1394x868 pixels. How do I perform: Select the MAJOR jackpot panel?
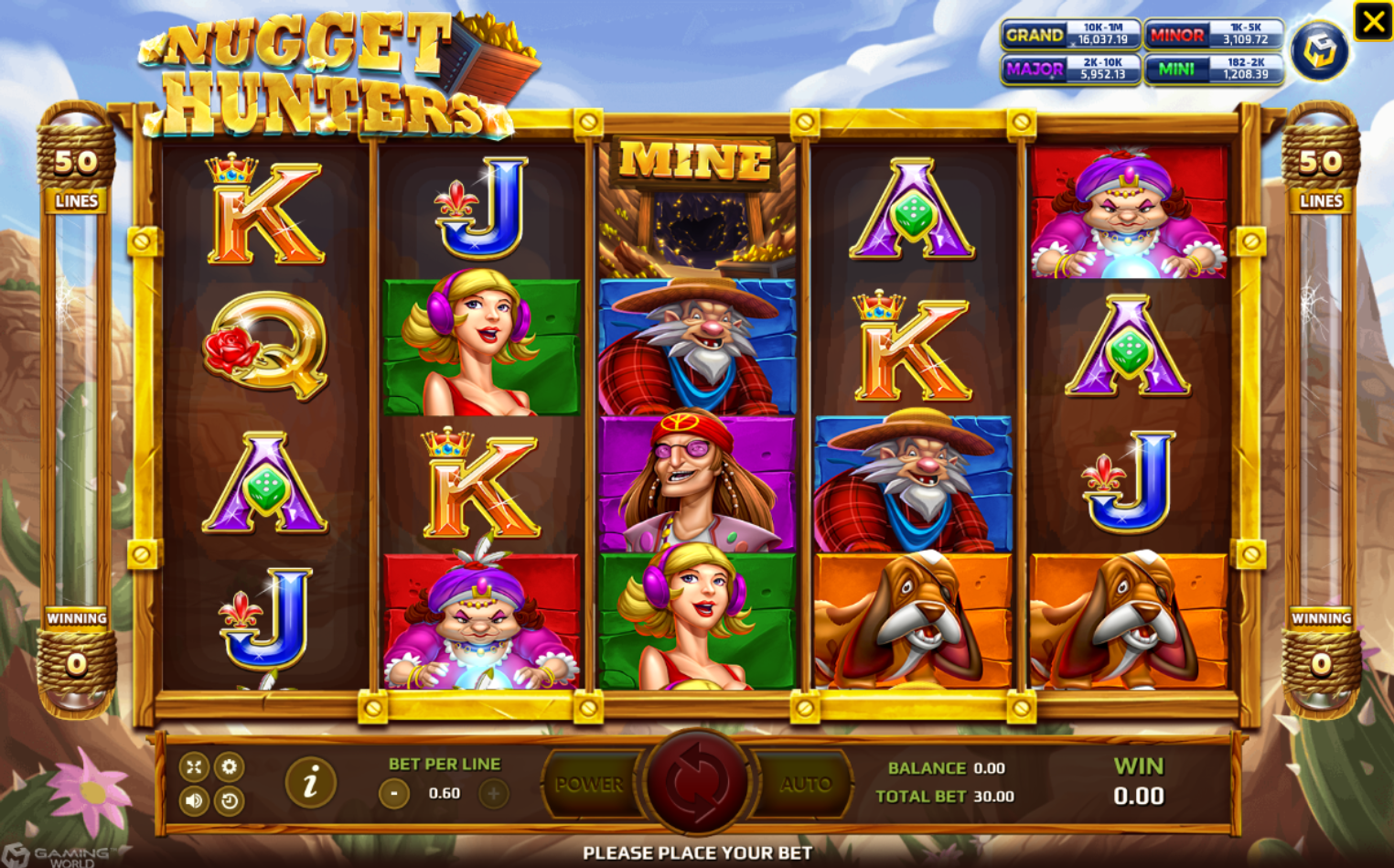coord(1071,69)
